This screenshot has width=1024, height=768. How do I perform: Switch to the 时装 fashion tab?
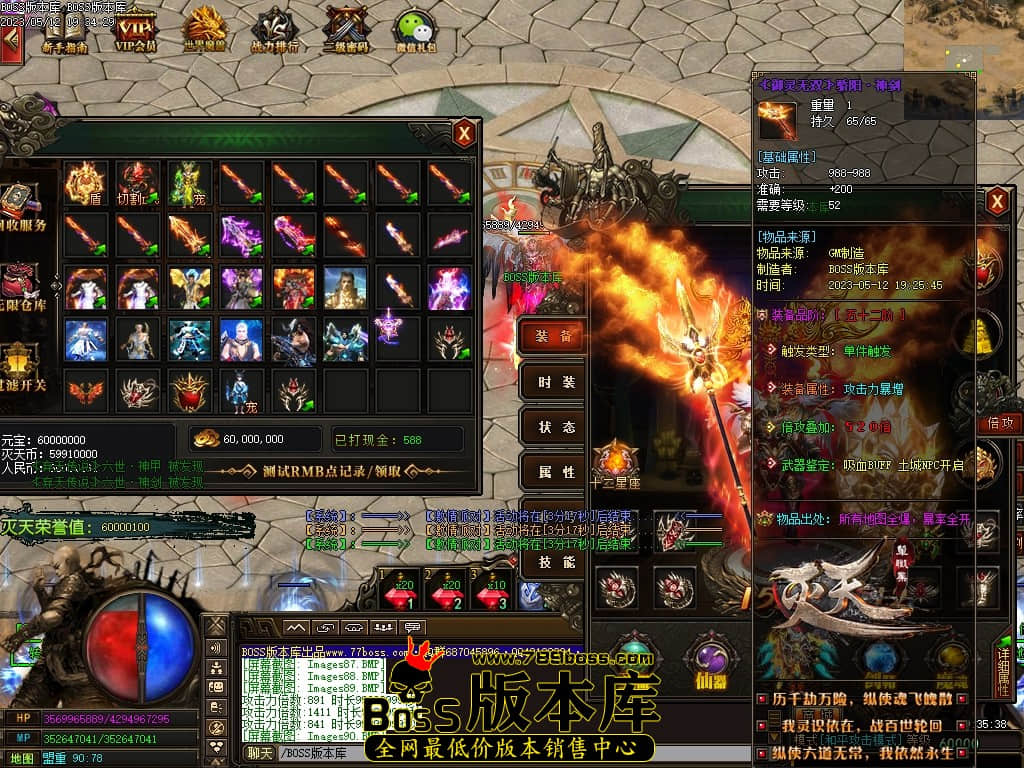[x=553, y=382]
